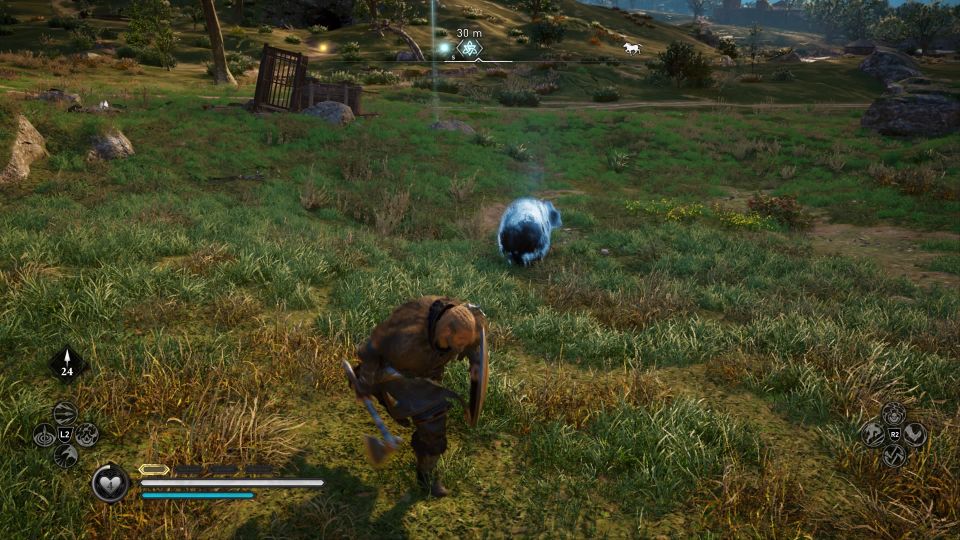Activate the right-side ability on the L2 wheel

[86, 435]
